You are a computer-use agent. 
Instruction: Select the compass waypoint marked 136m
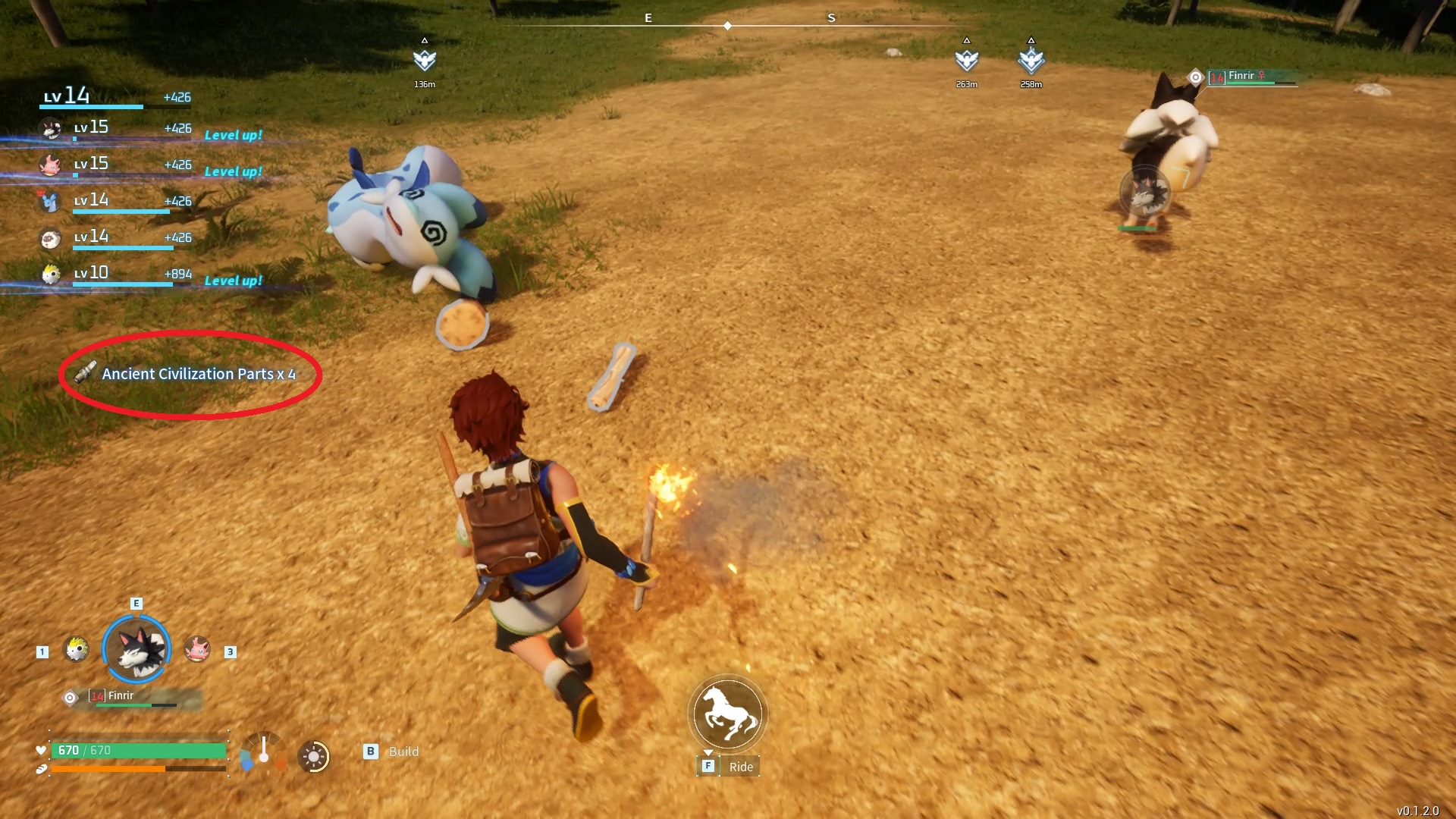(425, 60)
